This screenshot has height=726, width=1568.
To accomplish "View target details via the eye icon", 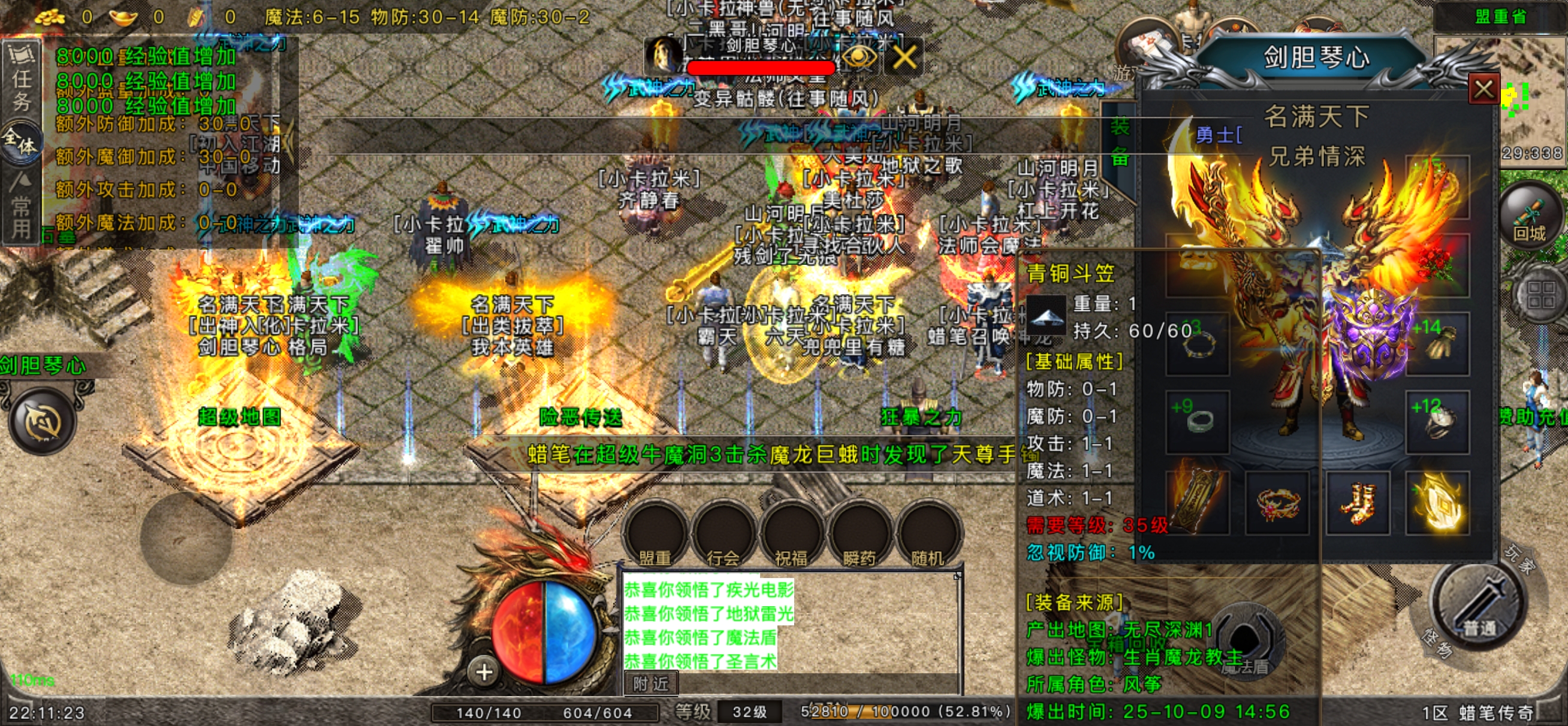I will pyautogui.click(x=859, y=58).
